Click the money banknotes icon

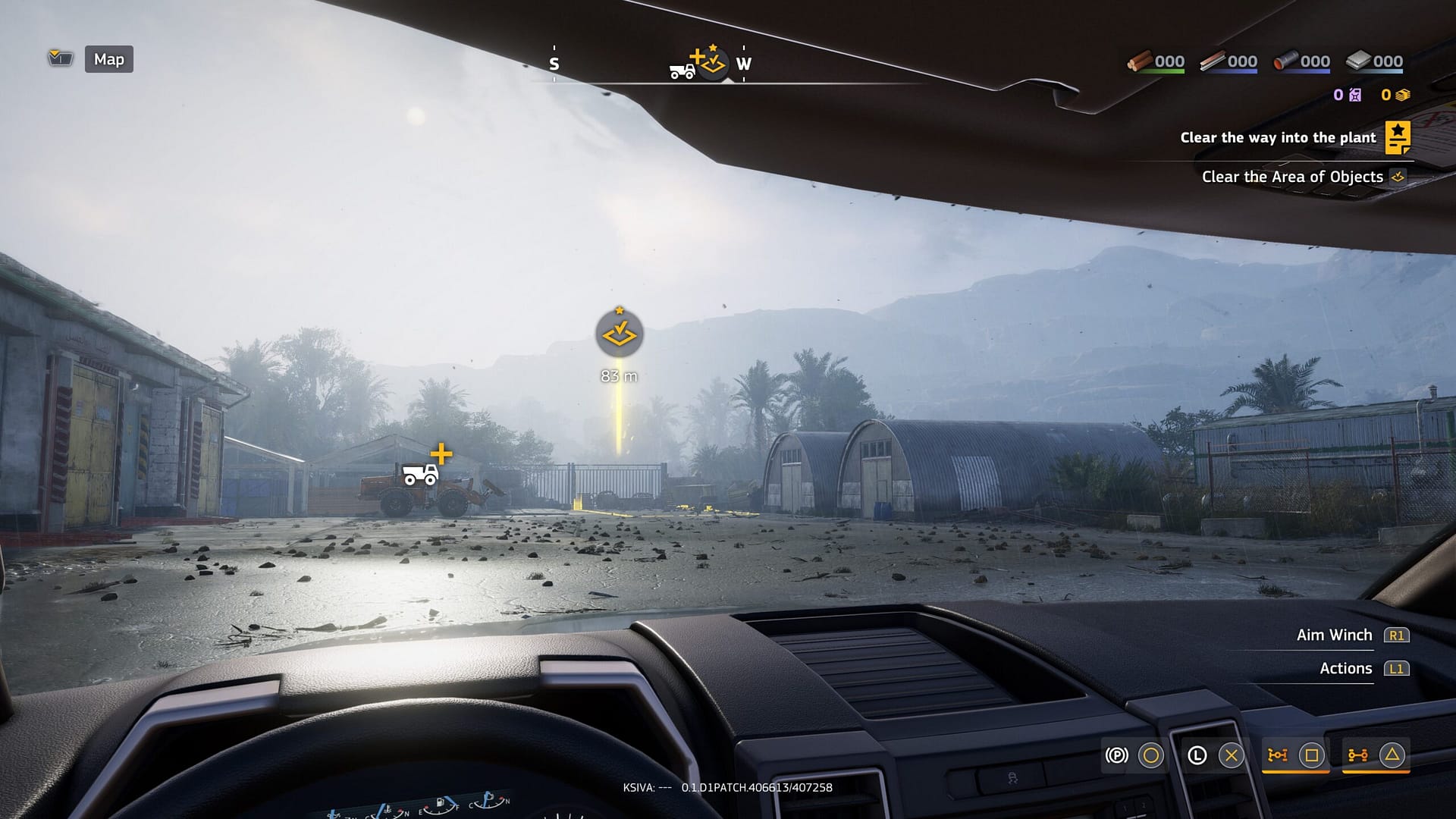1404,96
